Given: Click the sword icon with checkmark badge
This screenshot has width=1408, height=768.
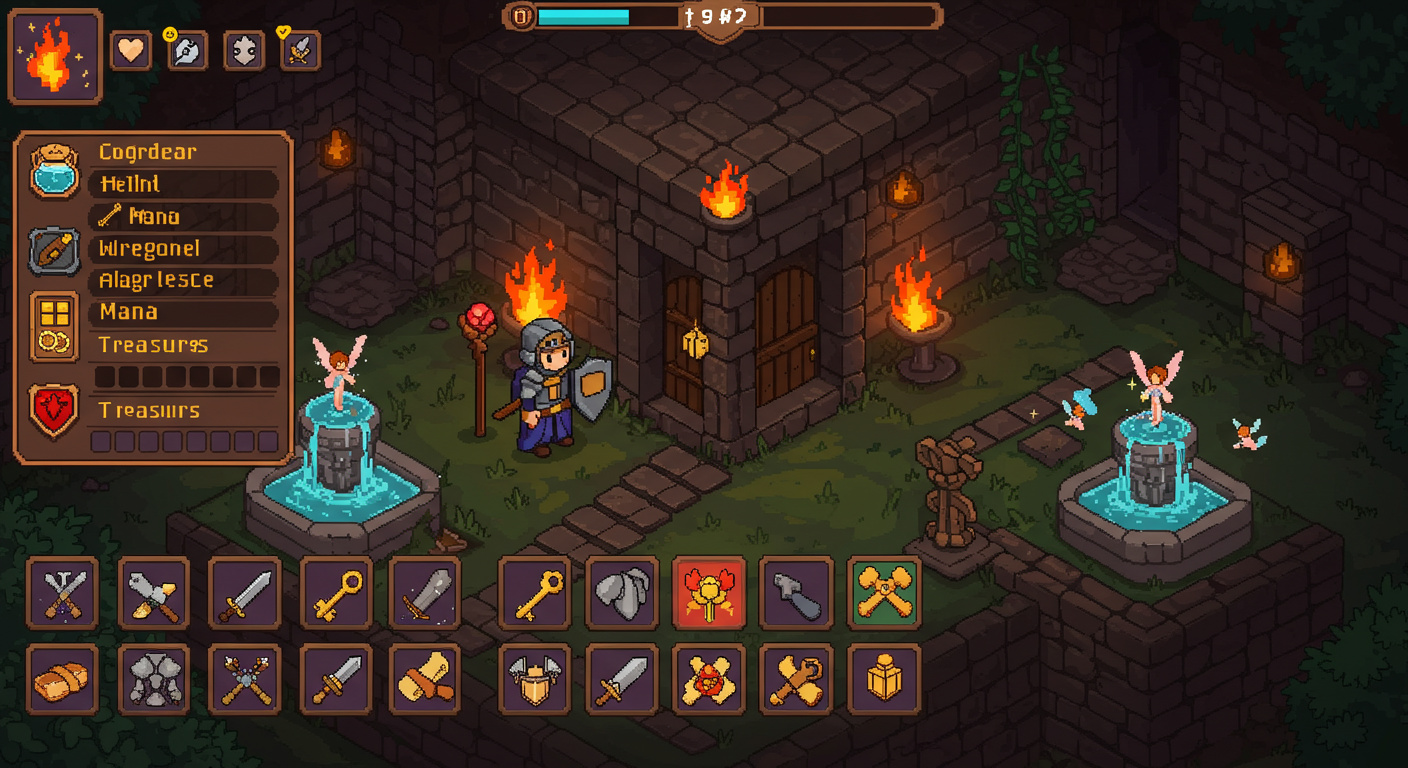Looking at the screenshot, I should pos(300,51).
